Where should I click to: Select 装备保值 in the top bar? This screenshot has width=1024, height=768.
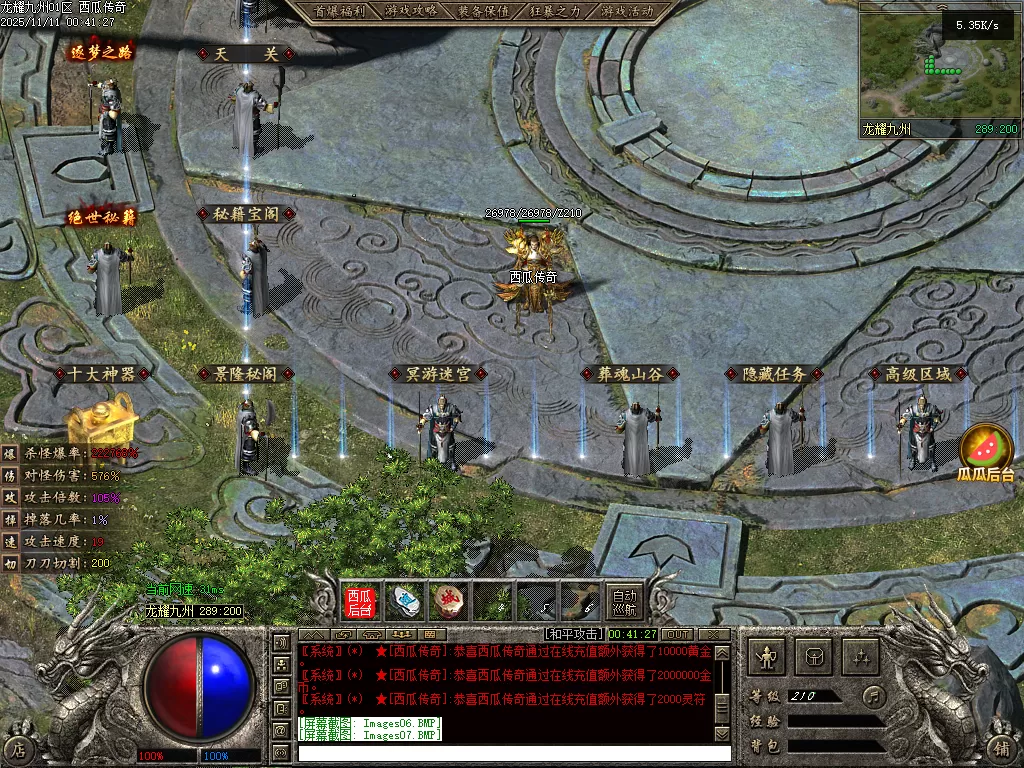[483, 11]
